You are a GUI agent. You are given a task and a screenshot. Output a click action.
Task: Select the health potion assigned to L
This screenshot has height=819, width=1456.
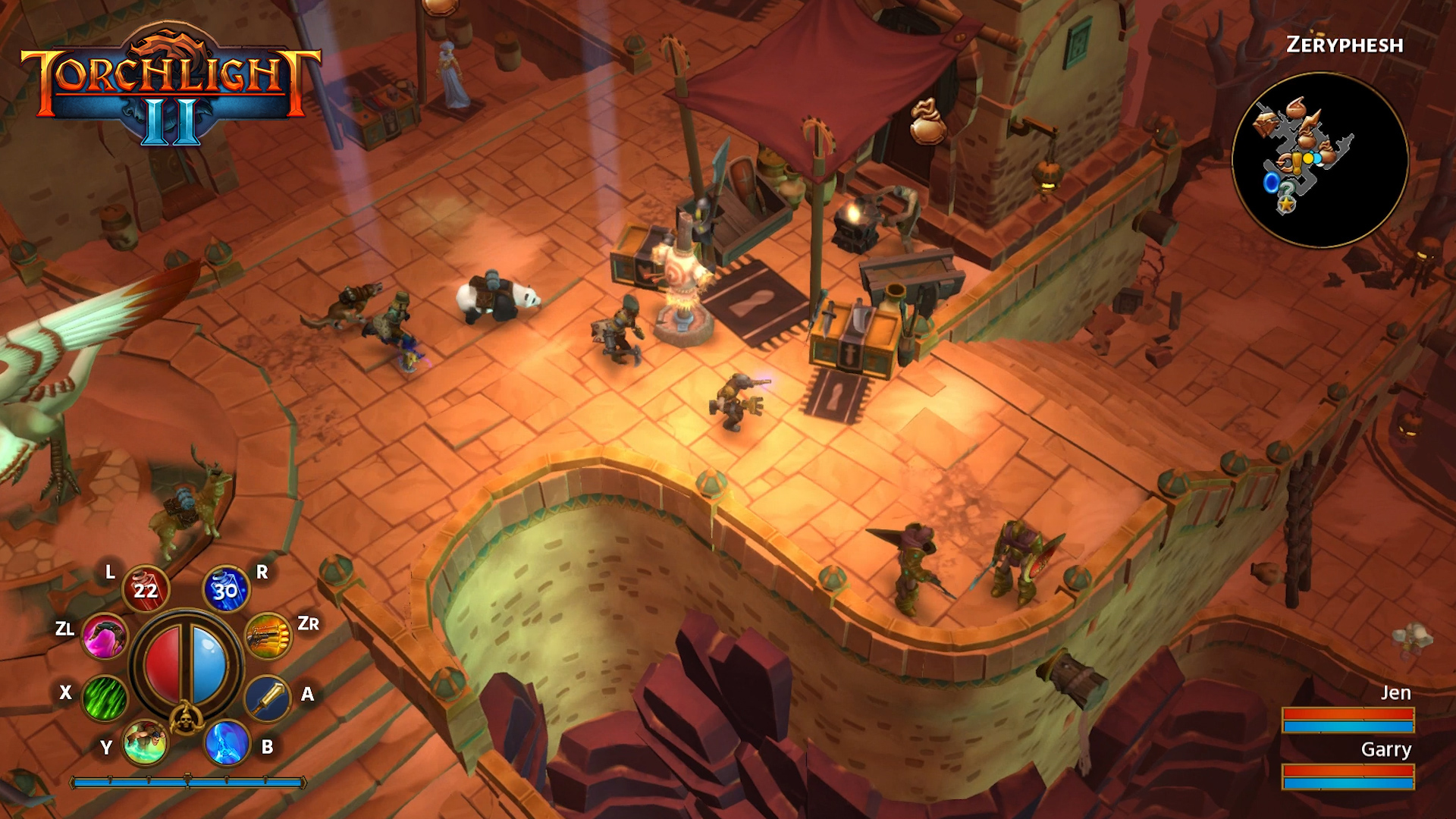click(146, 588)
